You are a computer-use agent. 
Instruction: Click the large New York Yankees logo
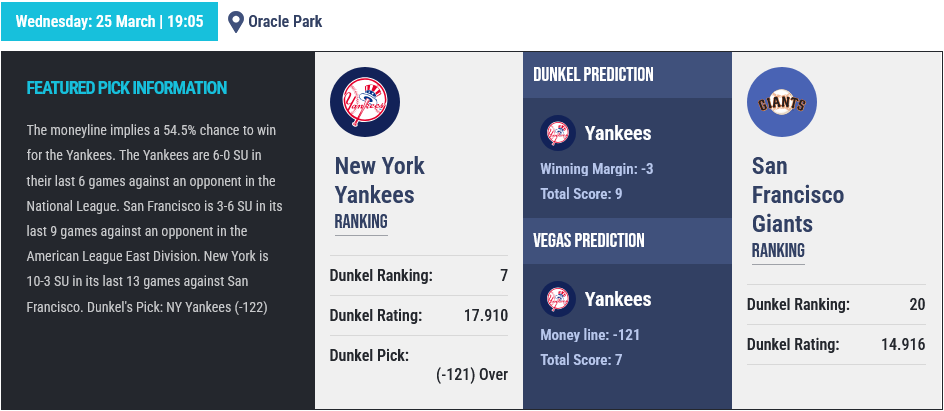coord(365,103)
